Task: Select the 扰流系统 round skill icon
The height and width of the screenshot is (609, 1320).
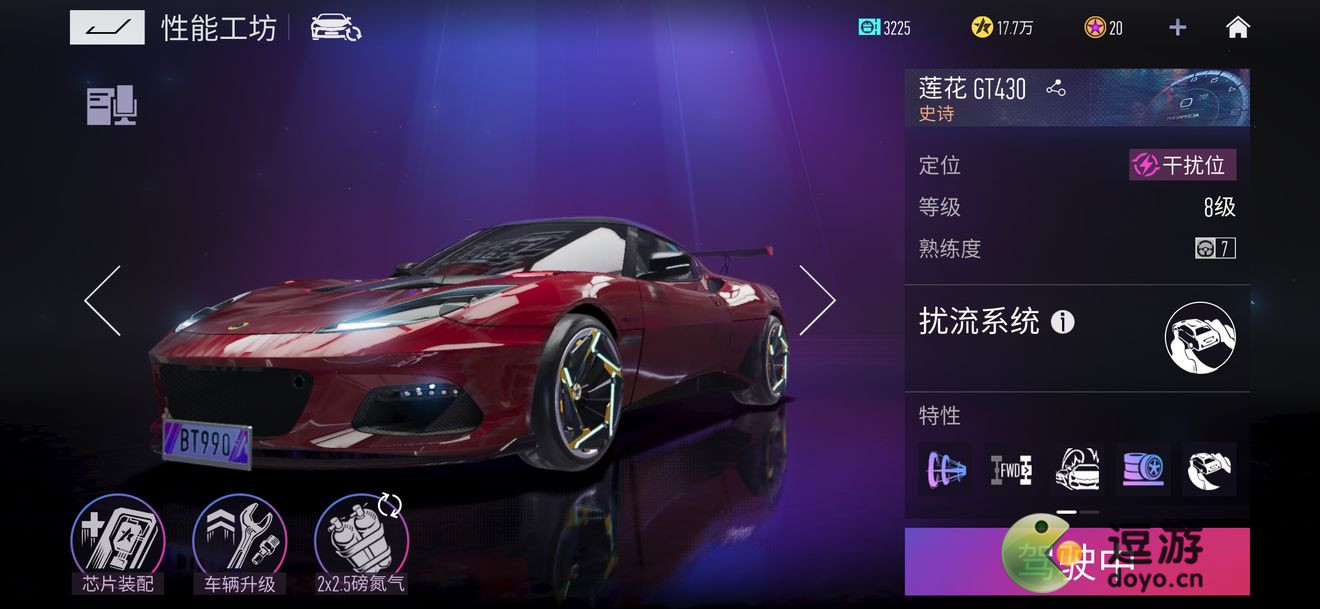Action: pyautogui.click(x=1200, y=337)
